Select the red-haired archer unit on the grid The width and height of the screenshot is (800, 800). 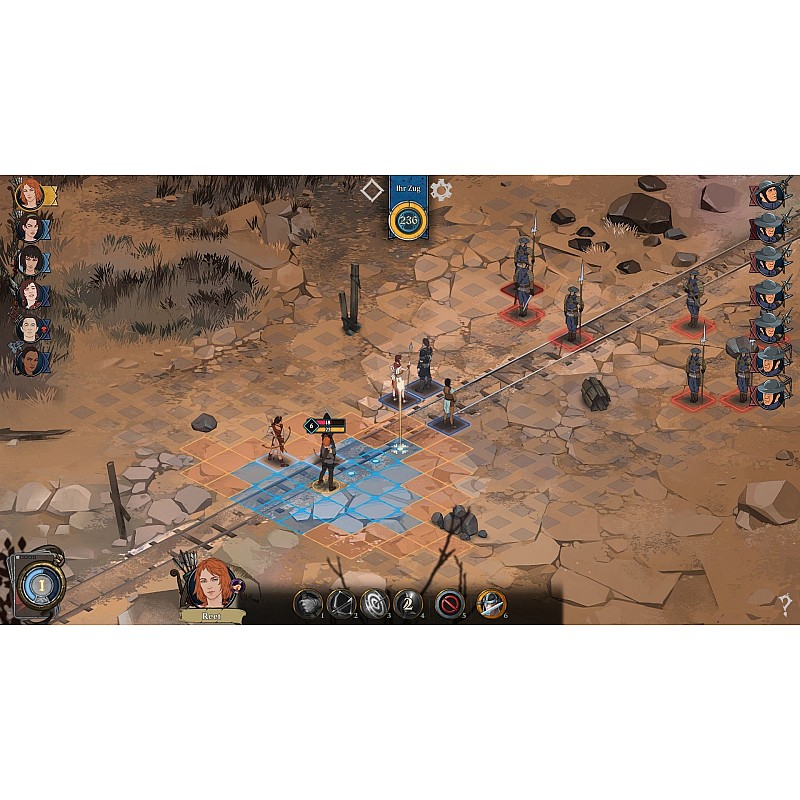[327, 462]
